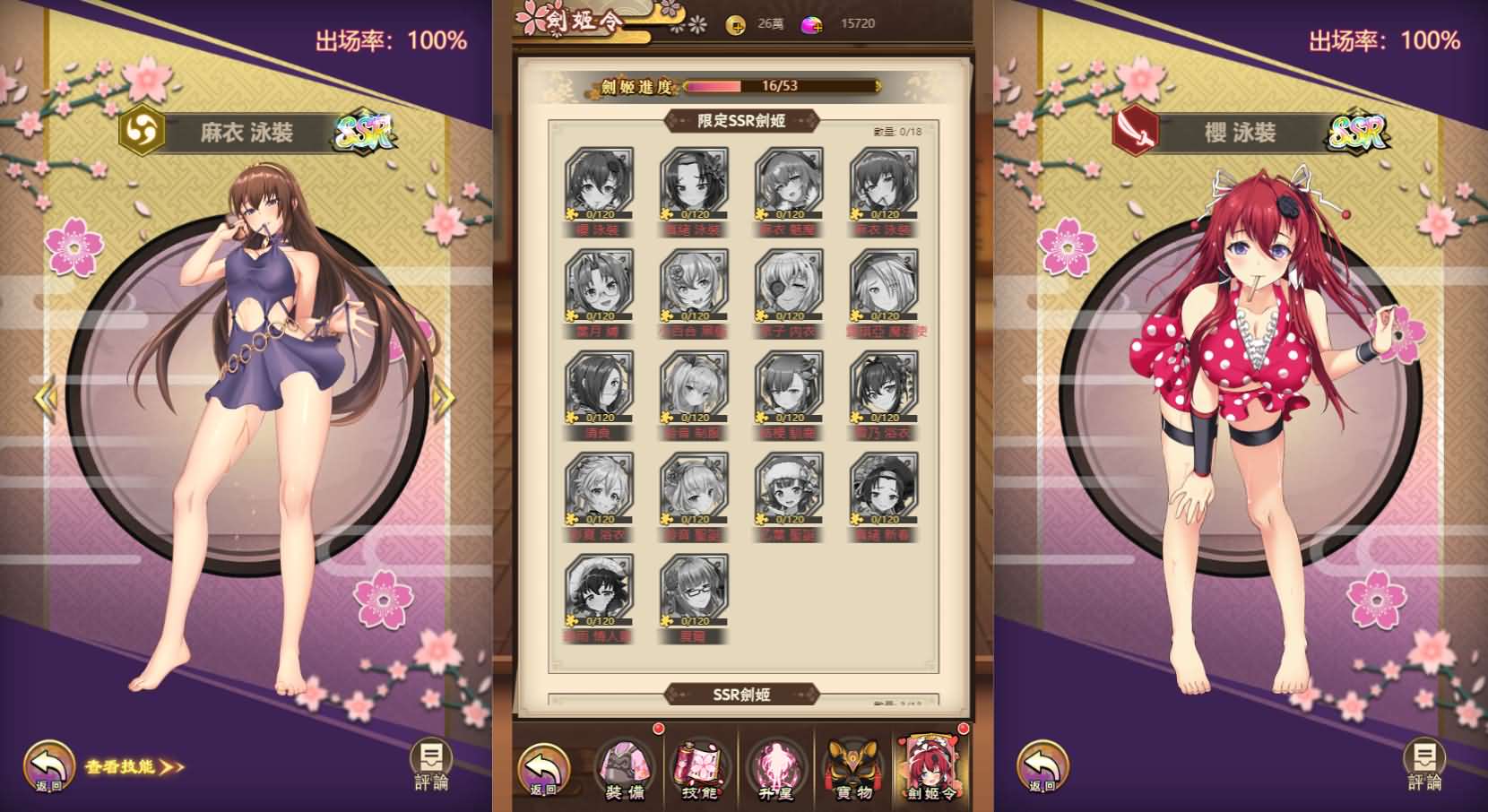Expand the SSR劍姬 section at the bottom

click(x=742, y=693)
